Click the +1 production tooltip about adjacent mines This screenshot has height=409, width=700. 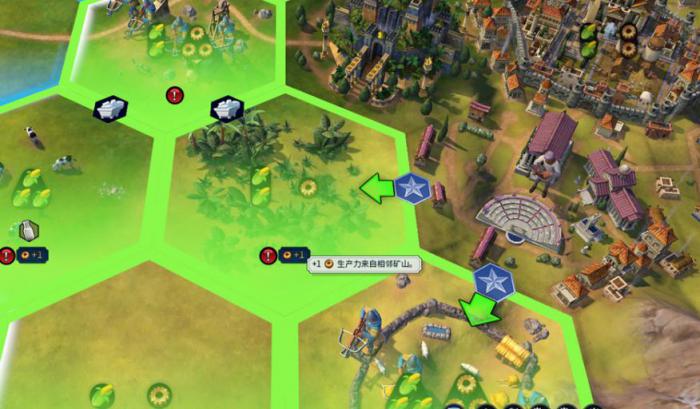pyautogui.click(x=365, y=265)
